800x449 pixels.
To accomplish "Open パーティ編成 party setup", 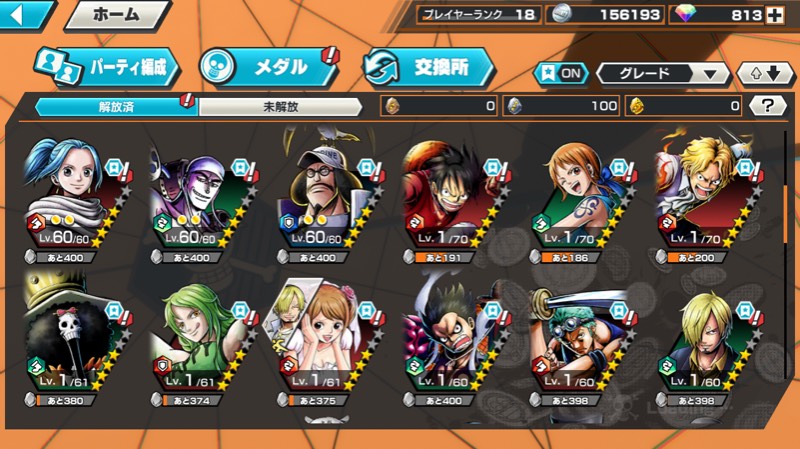I will (x=107, y=67).
